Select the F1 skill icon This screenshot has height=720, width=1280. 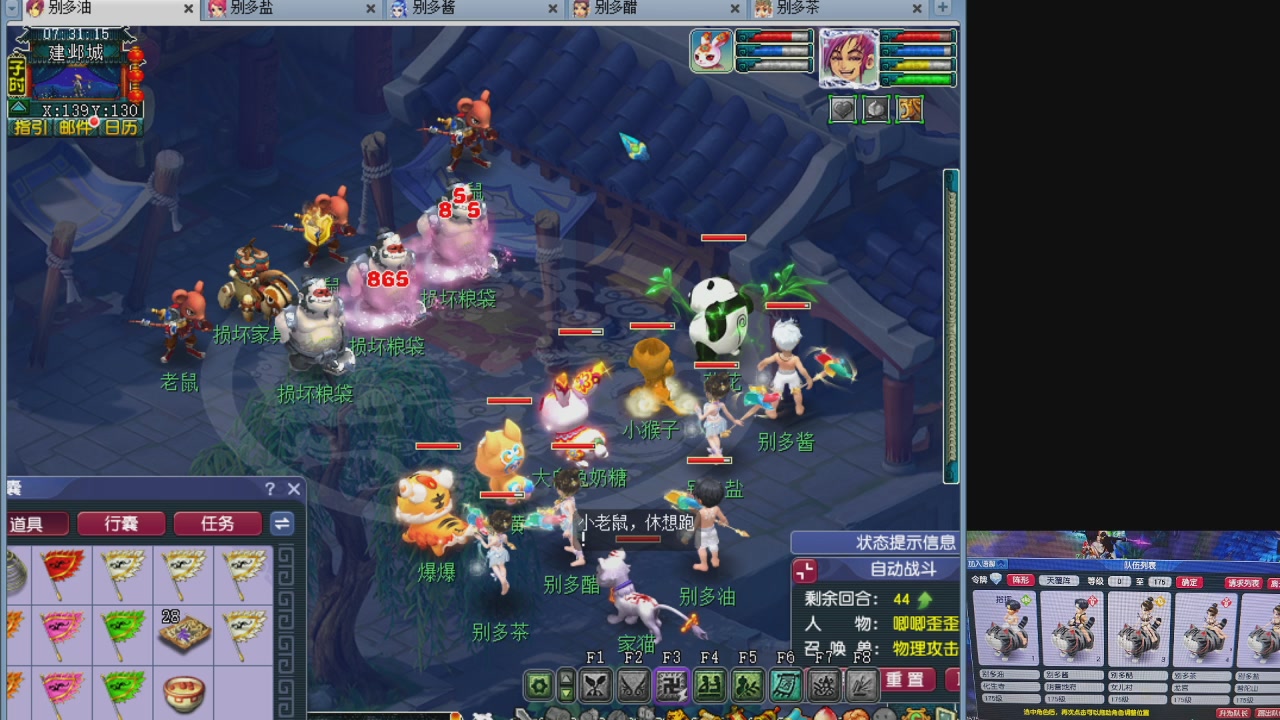(x=597, y=684)
